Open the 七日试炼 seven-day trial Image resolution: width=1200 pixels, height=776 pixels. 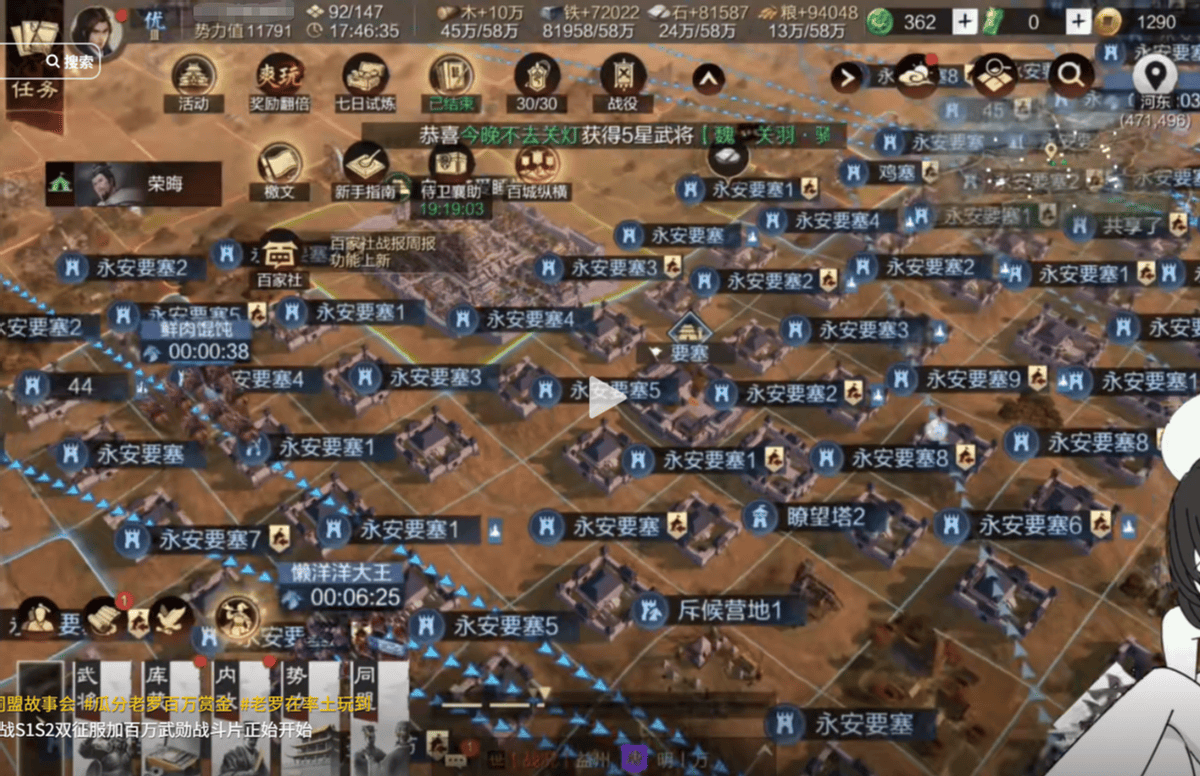[366, 78]
